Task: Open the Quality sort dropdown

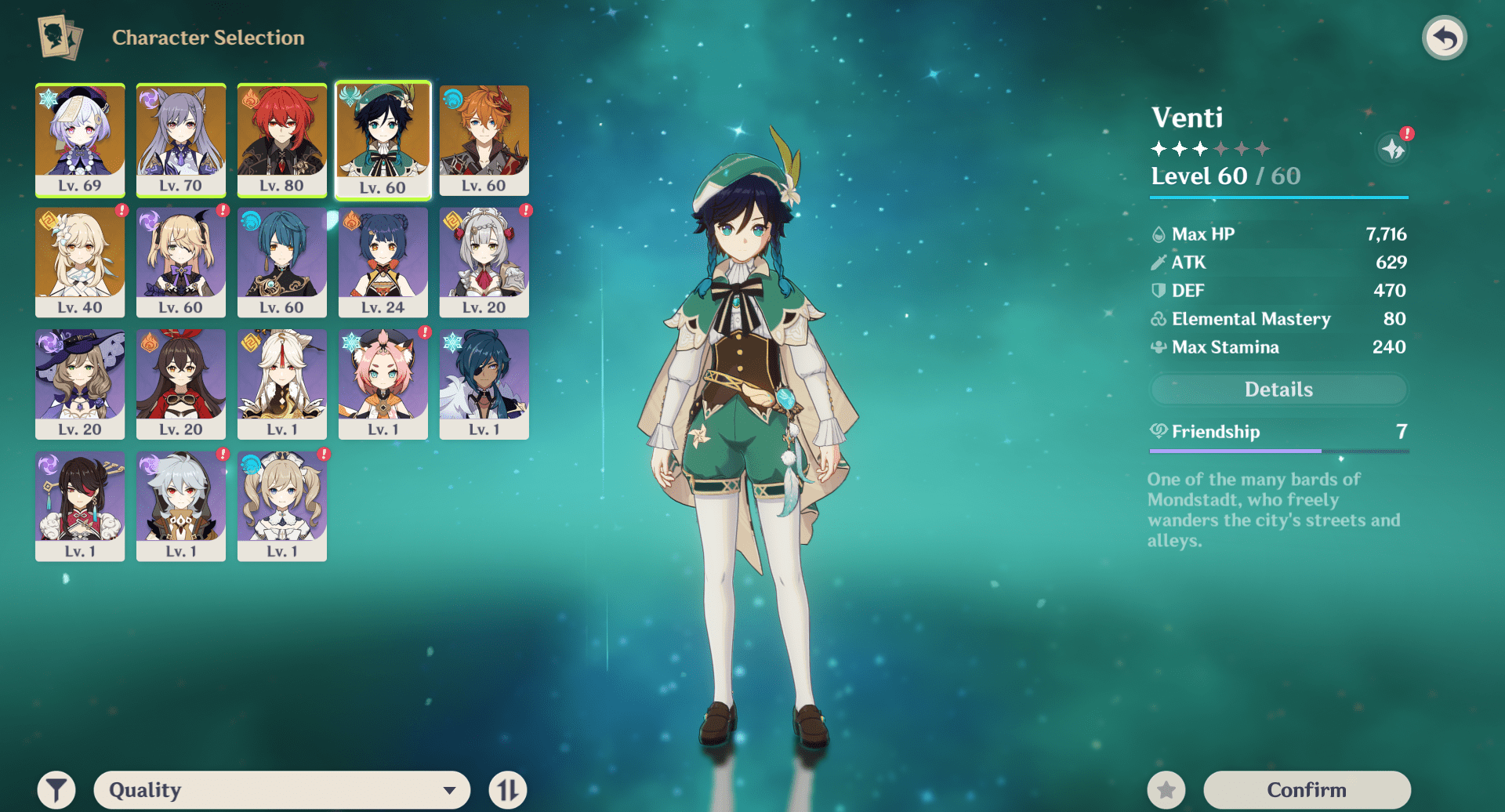Action: pyautogui.click(x=282, y=789)
